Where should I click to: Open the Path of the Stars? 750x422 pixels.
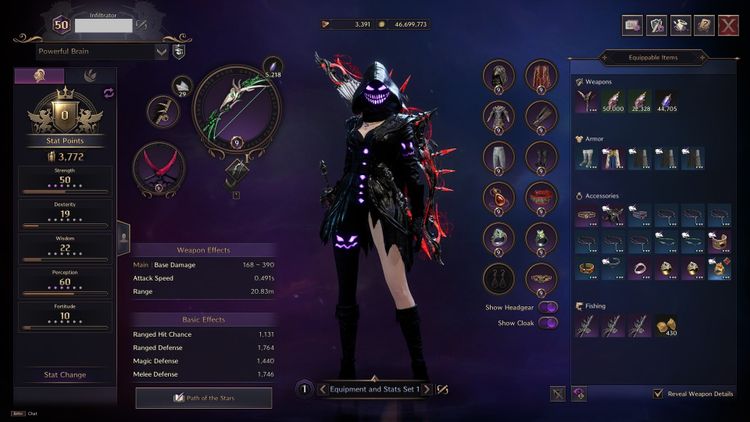point(204,398)
